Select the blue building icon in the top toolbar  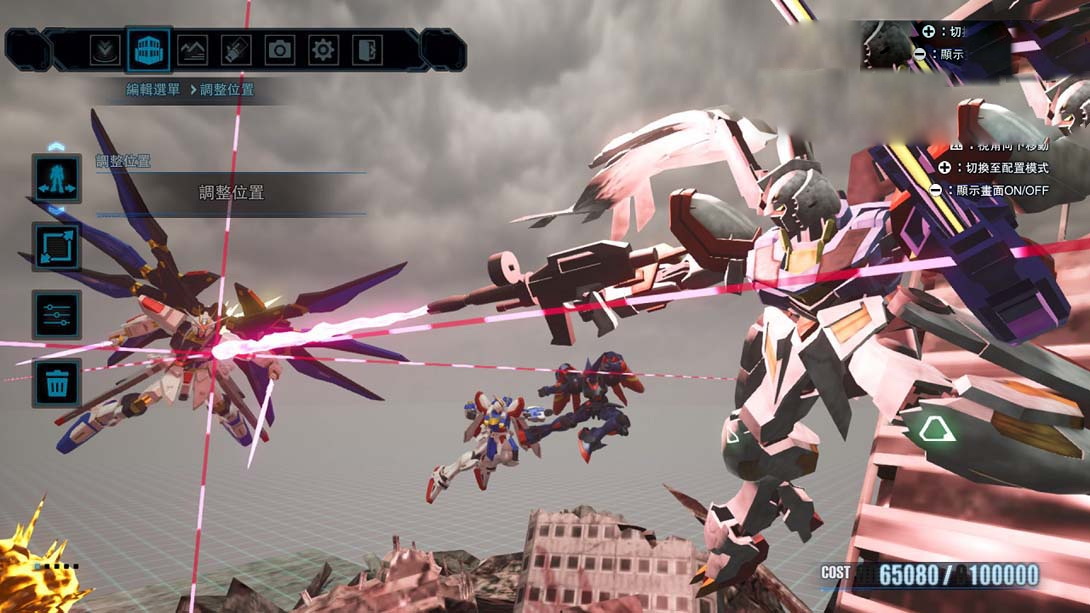[148, 49]
